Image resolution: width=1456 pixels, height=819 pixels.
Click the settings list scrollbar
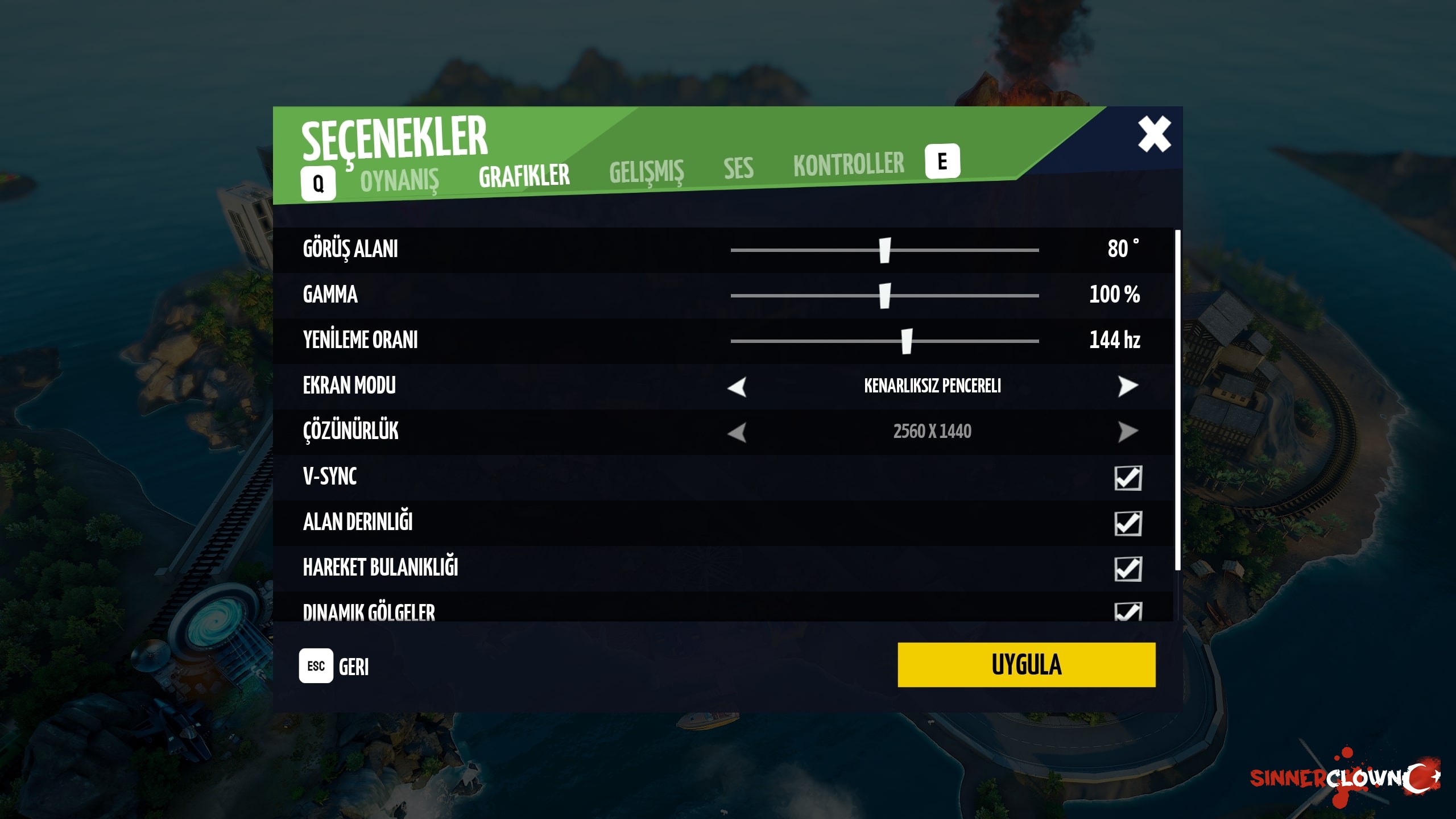click(x=1177, y=398)
